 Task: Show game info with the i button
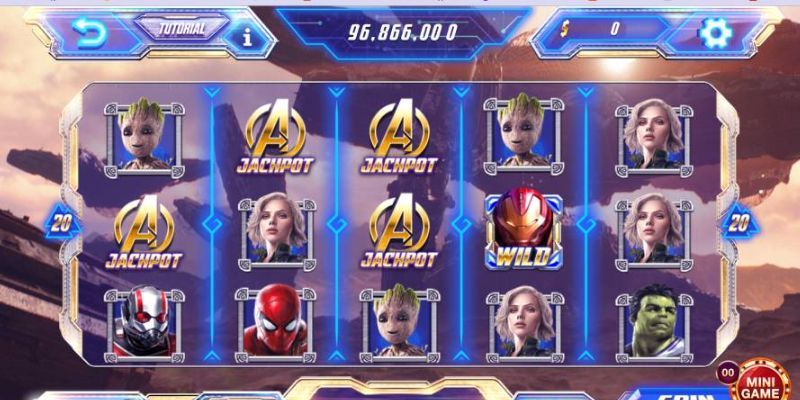(x=248, y=37)
